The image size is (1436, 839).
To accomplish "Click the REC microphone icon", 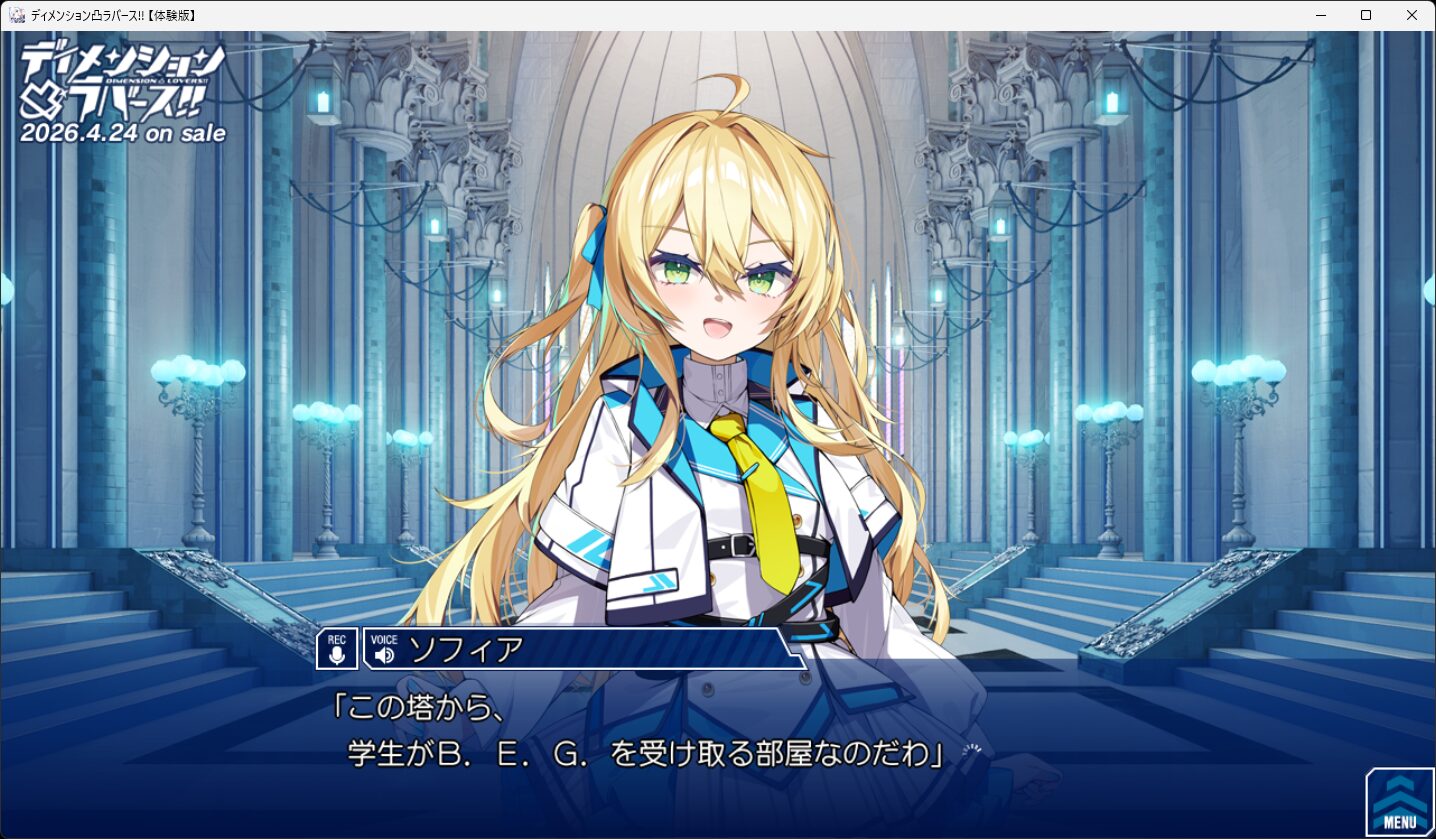I will tap(337, 649).
